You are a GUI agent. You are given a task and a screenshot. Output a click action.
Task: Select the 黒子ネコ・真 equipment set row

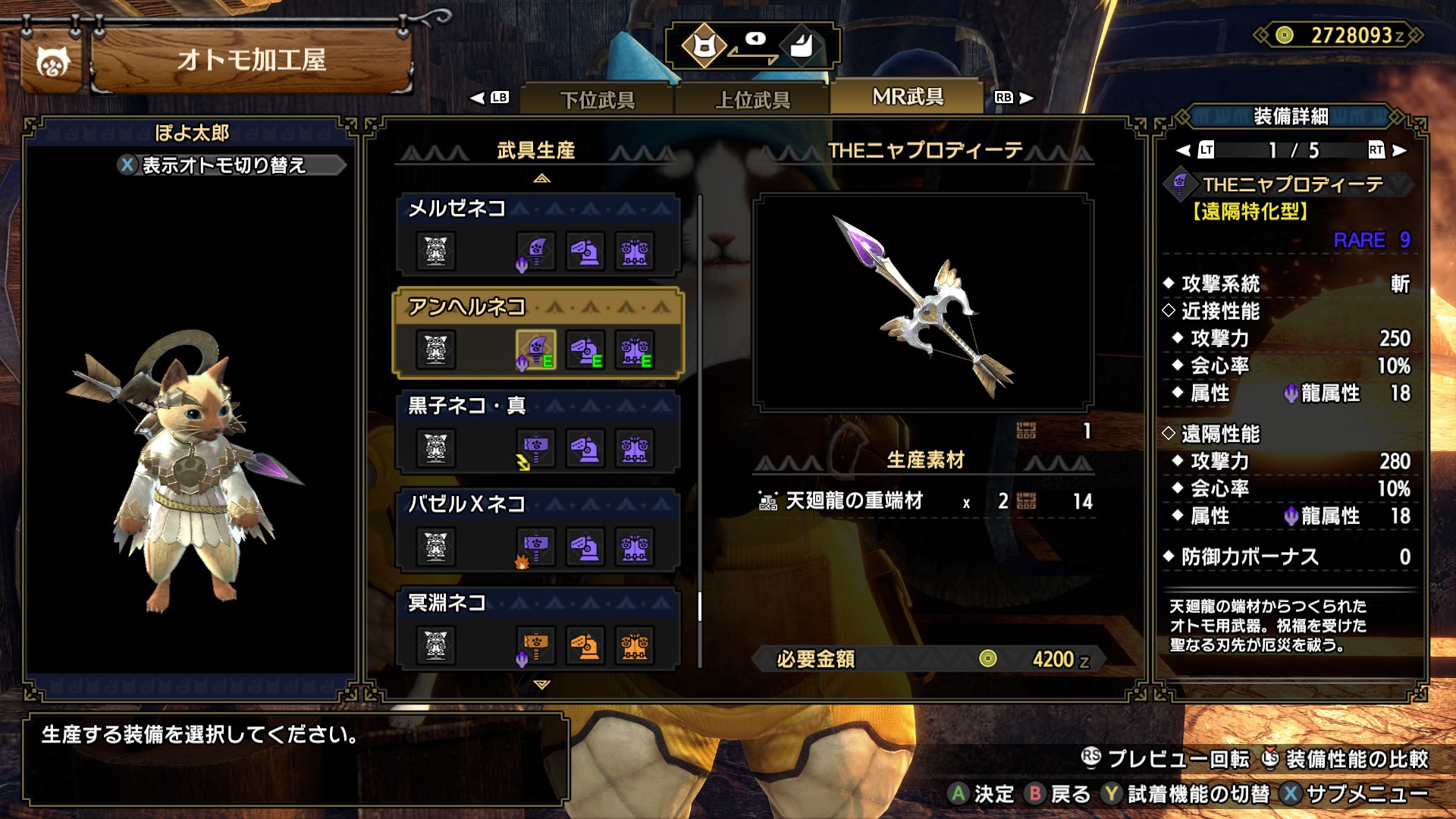coord(537,432)
